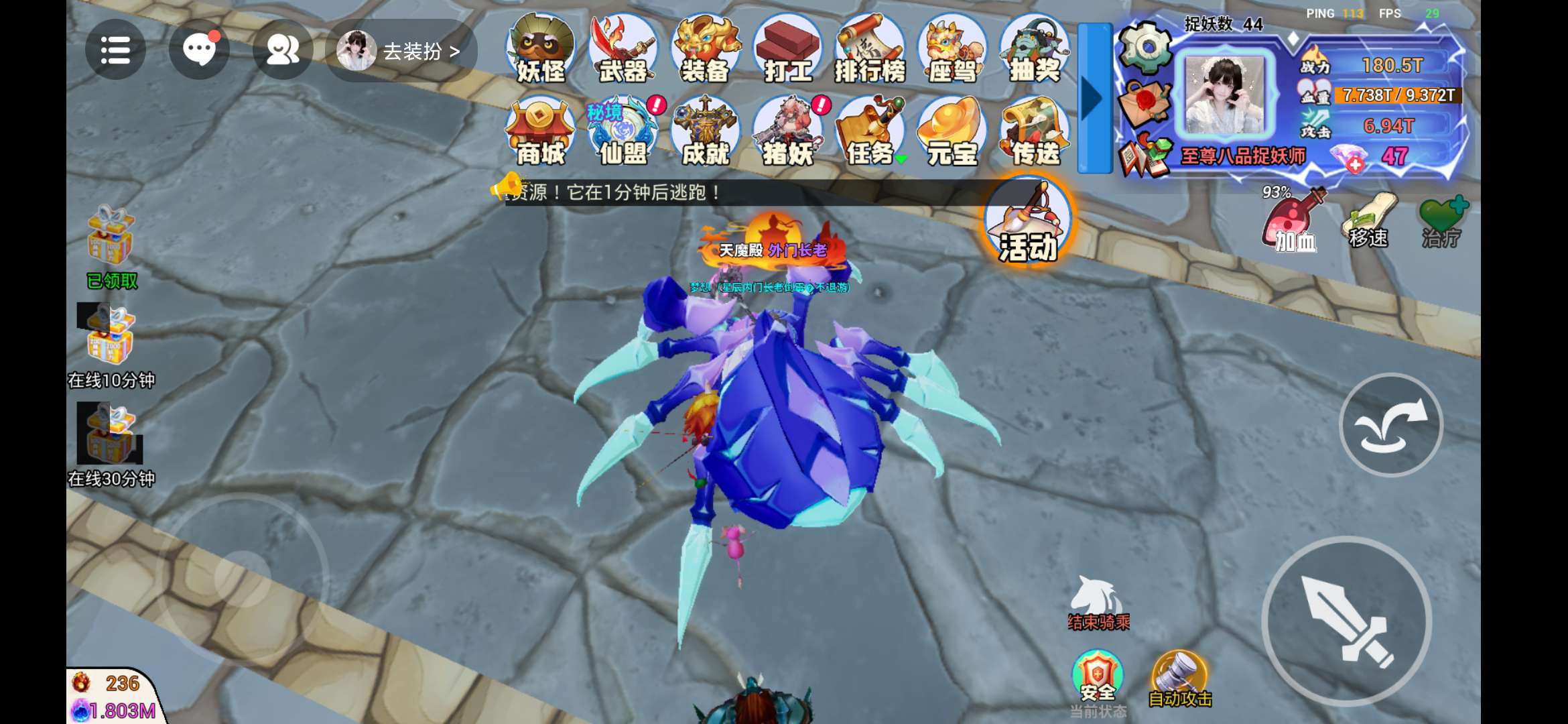Activate the 移速 speed boost
The width and height of the screenshot is (1568, 724).
click(x=1369, y=221)
